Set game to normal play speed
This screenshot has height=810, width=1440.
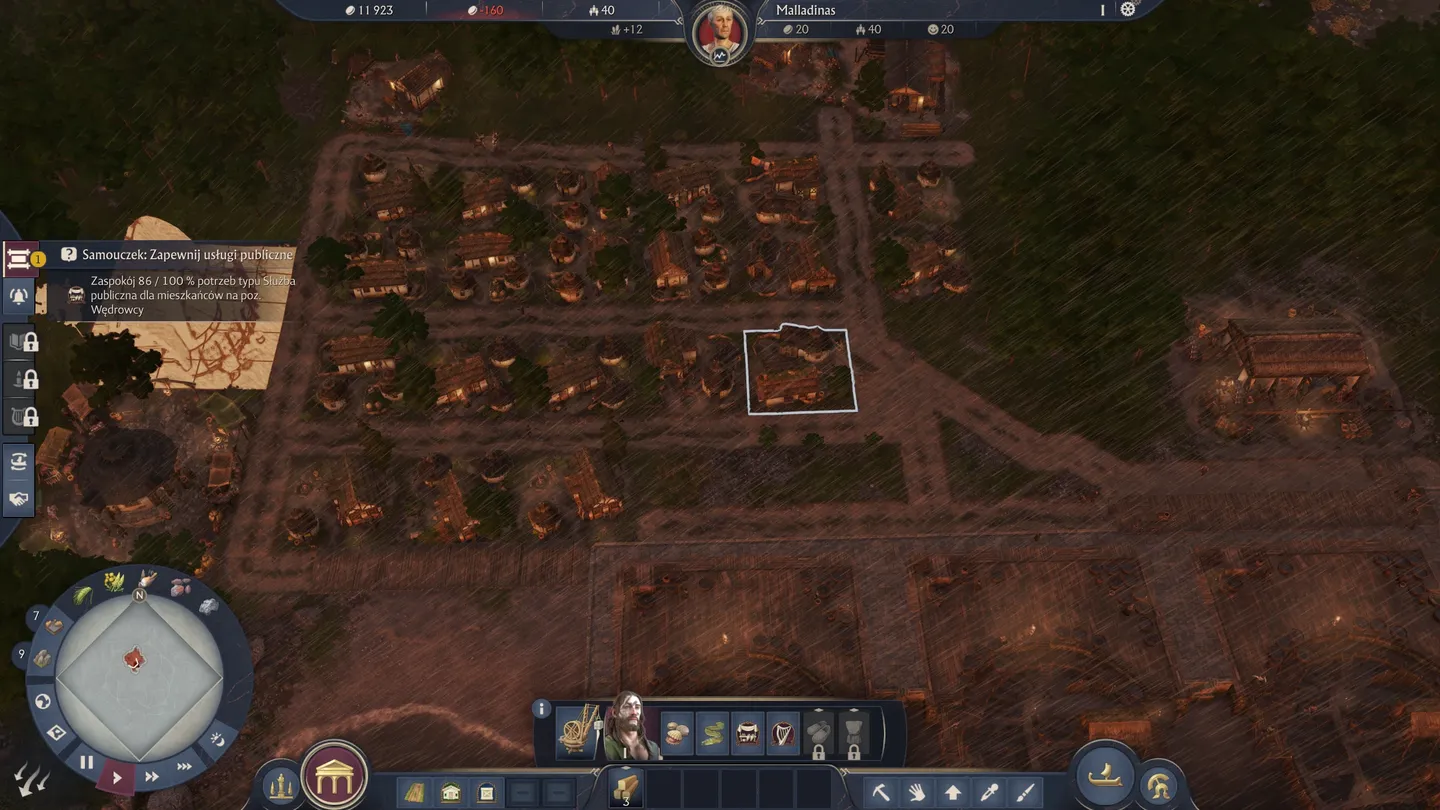117,777
